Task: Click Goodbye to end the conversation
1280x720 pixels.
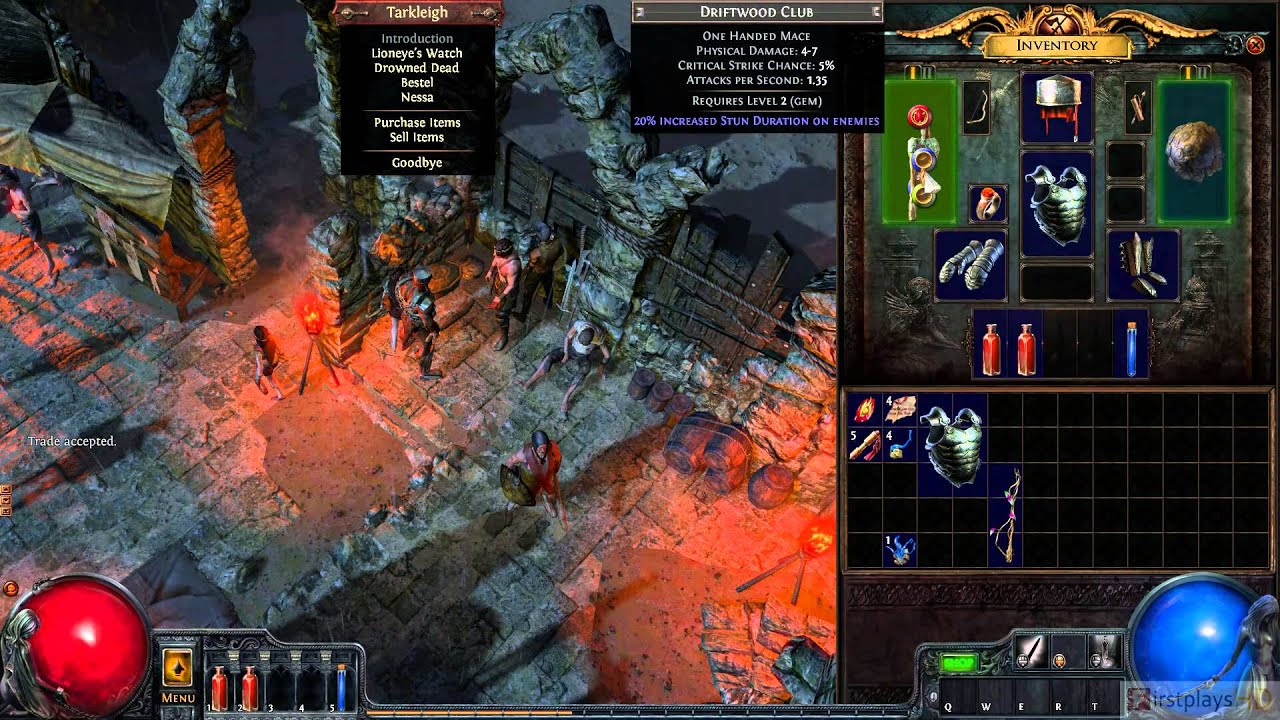Action: (418, 161)
